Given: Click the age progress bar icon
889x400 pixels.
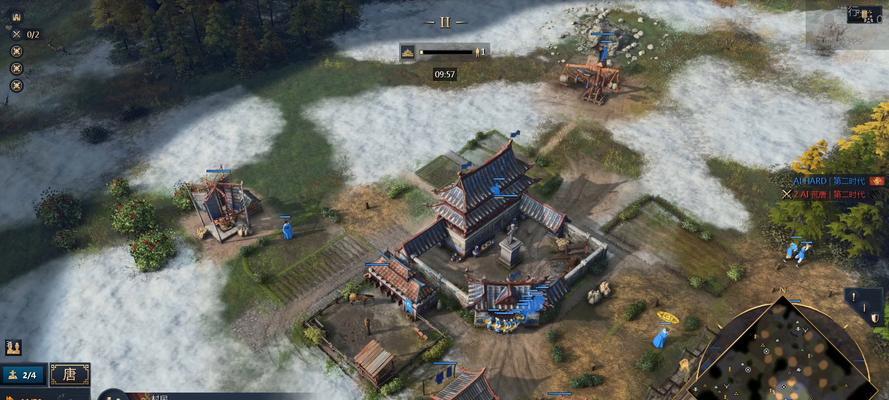Looking at the screenshot, I should pos(409,51).
